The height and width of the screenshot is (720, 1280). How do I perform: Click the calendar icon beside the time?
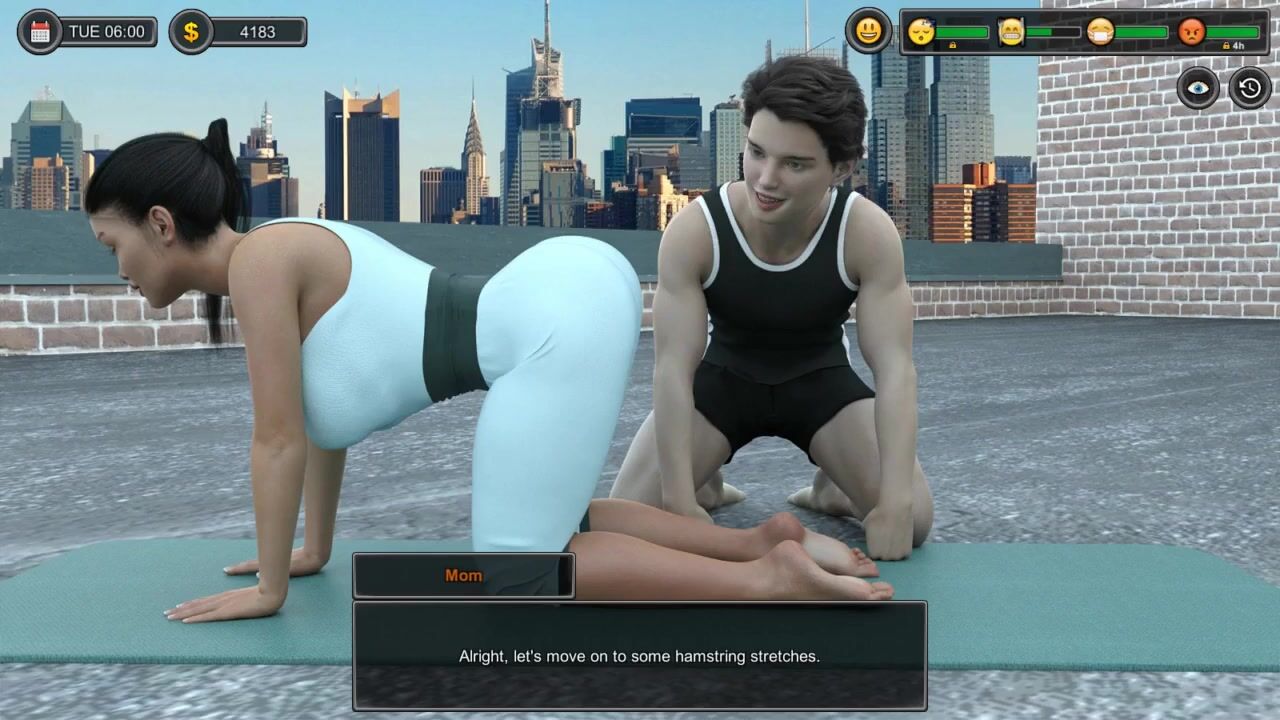pos(40,32)
